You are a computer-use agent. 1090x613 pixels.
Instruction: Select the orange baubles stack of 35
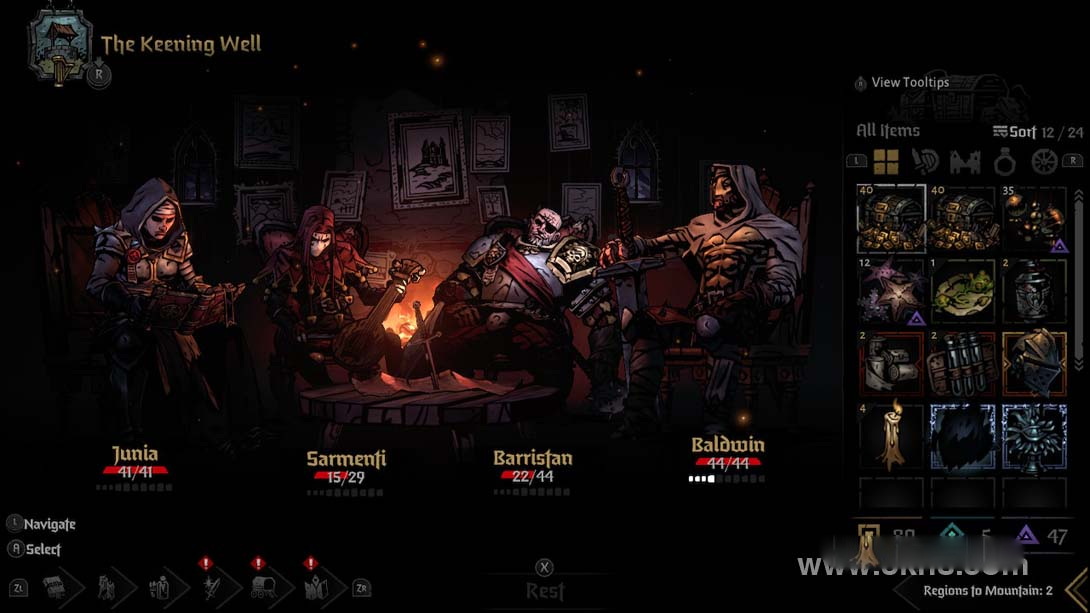click(x=1034, y=219)
